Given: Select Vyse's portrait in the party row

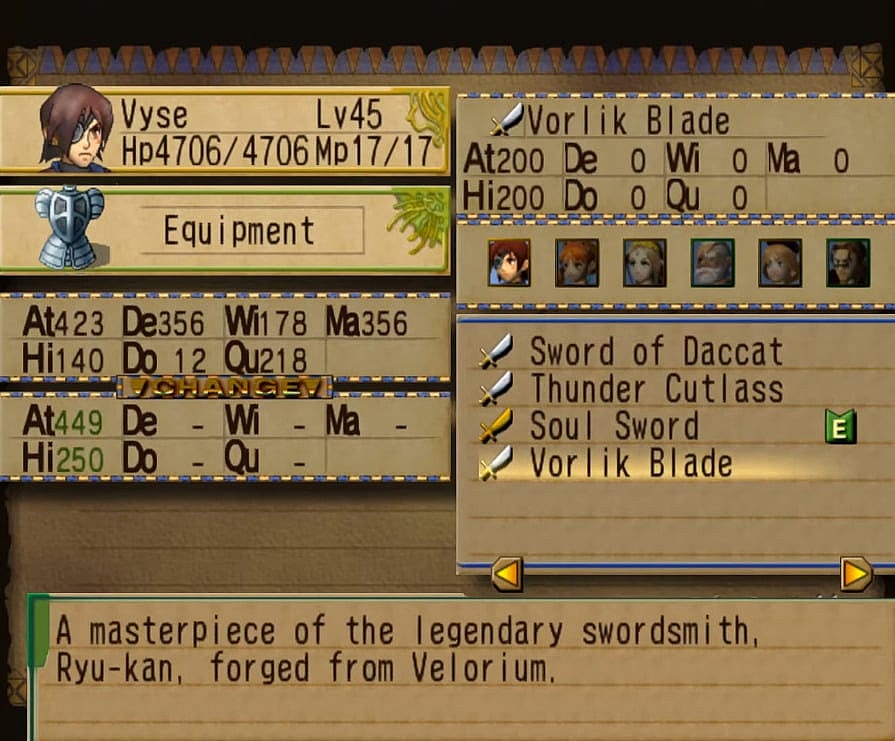Looking at the screenshot, I should tap(509, 263).
